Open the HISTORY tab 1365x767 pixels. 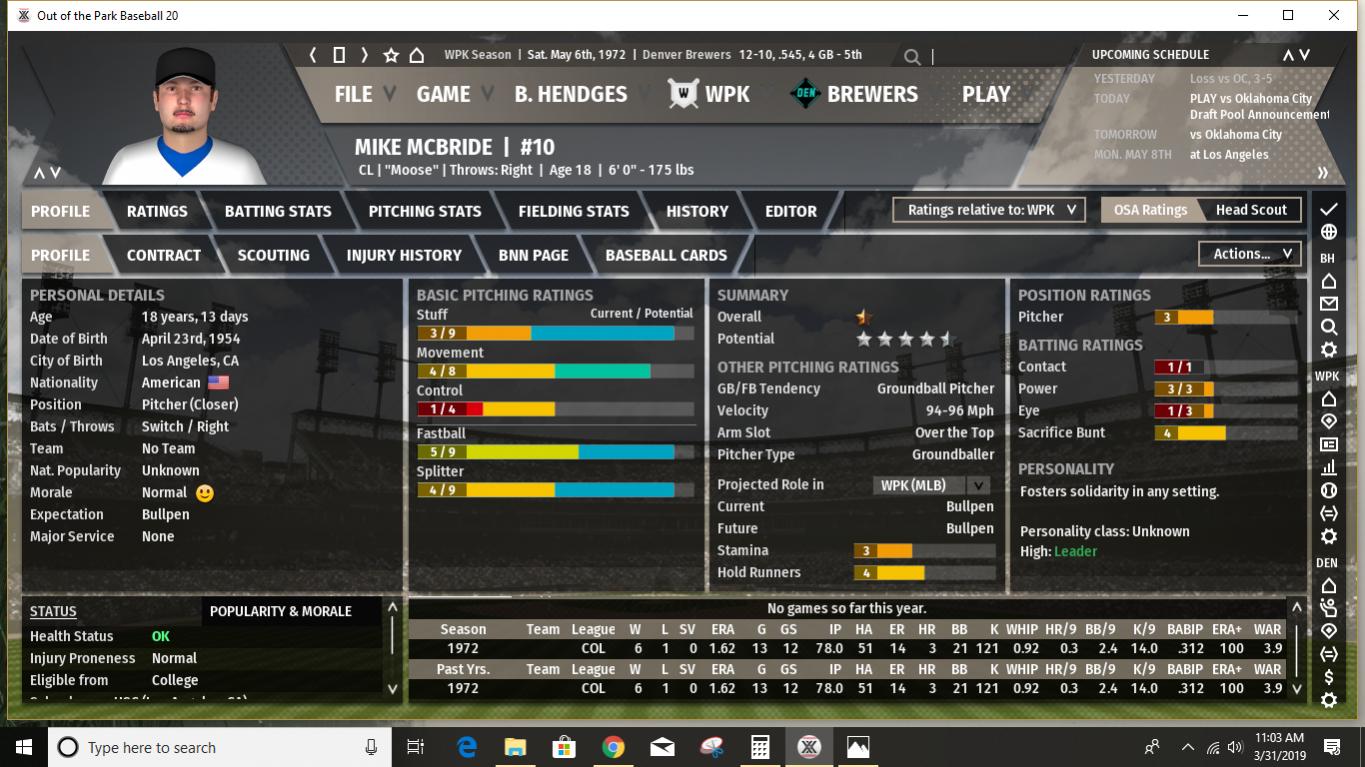tap(697, 211)
